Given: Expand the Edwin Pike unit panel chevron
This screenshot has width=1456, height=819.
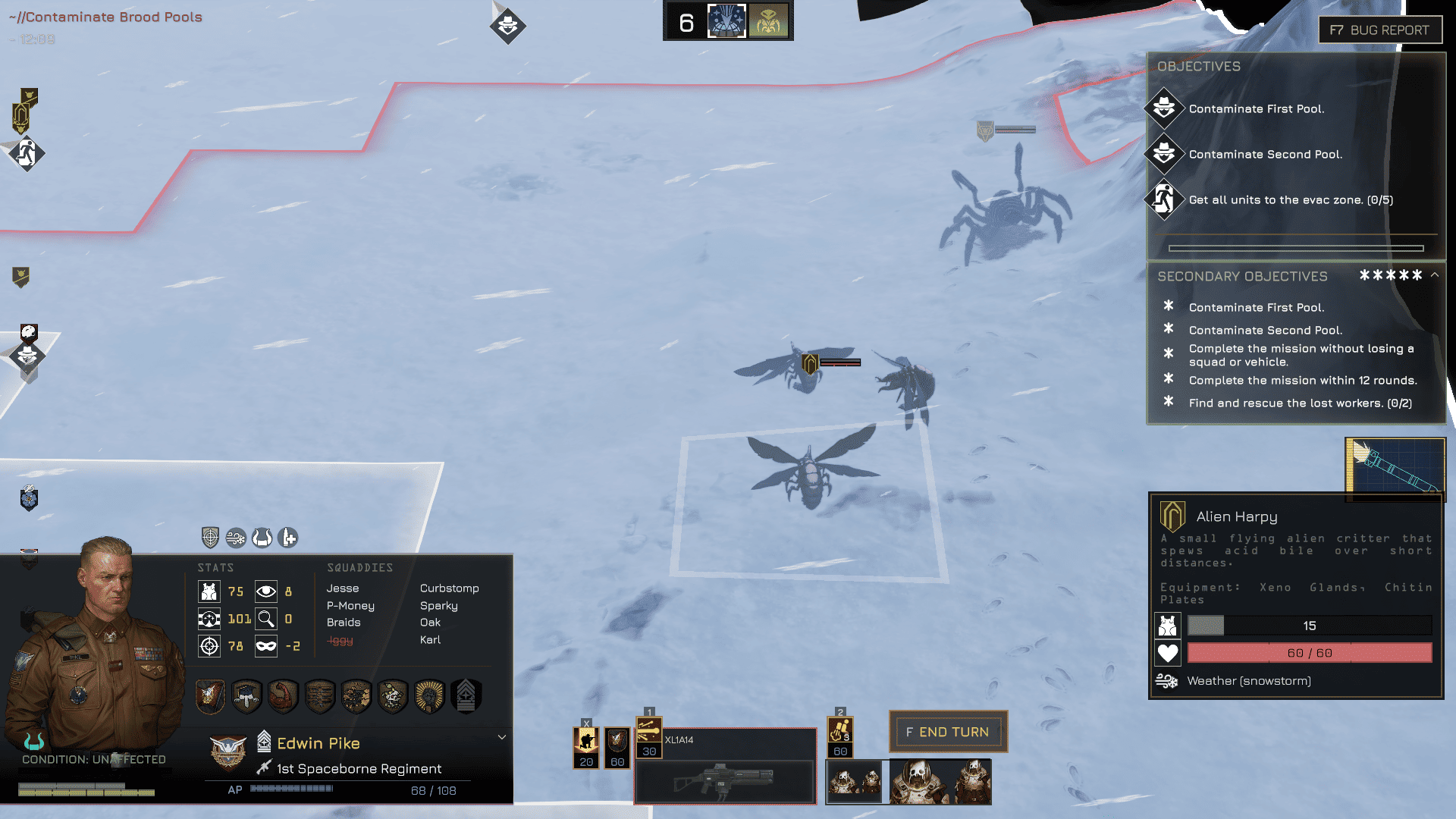Looking at the screenshot, I should pyautogui.click(x=501, y=737).
